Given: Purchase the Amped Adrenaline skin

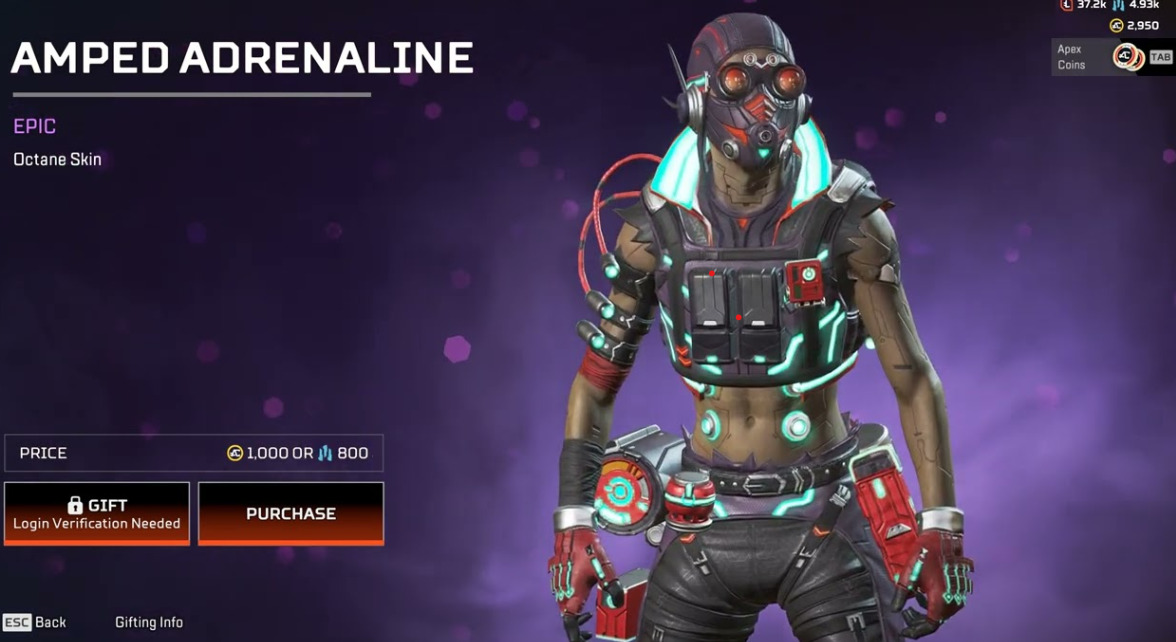Looking at the screenshot, I should click(x=290, y=513).
